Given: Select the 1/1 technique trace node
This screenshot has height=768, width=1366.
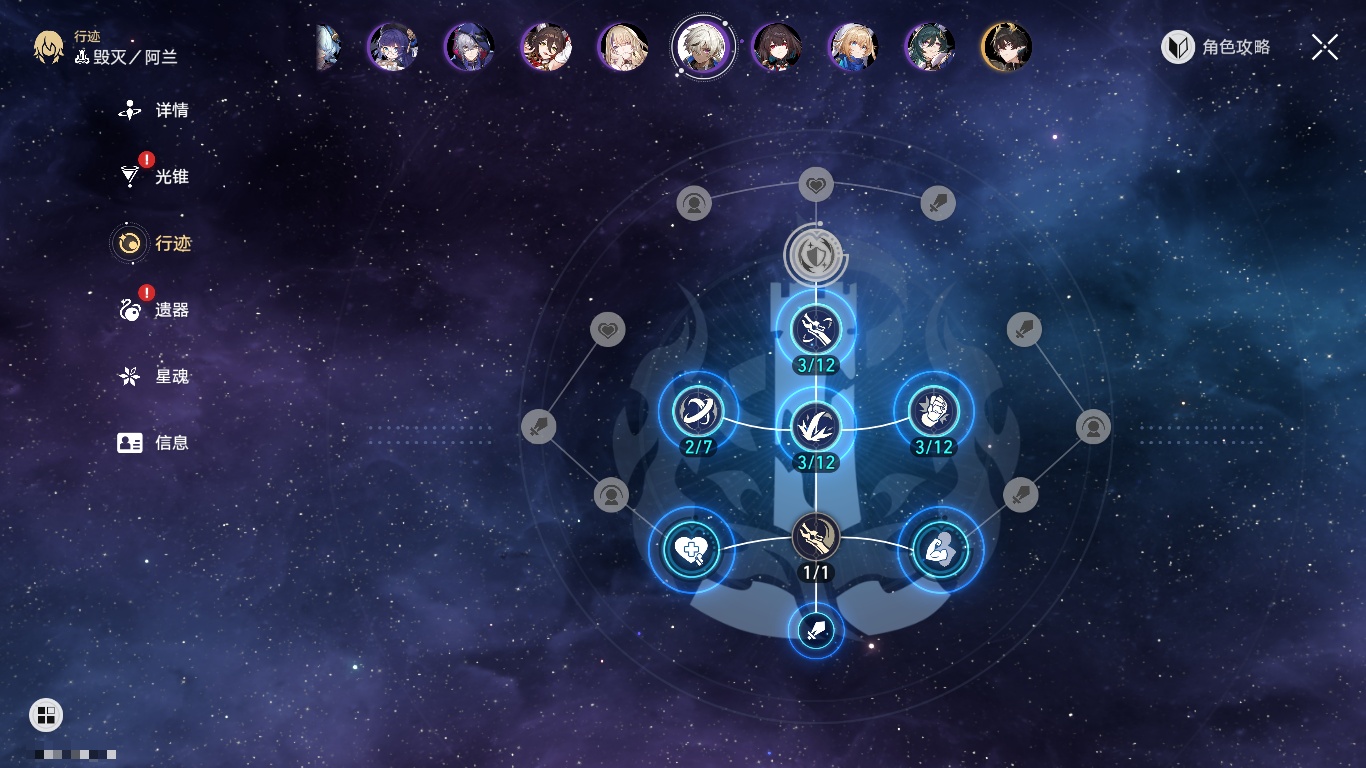Looking at the screenshot, I should tap(816, 537).
